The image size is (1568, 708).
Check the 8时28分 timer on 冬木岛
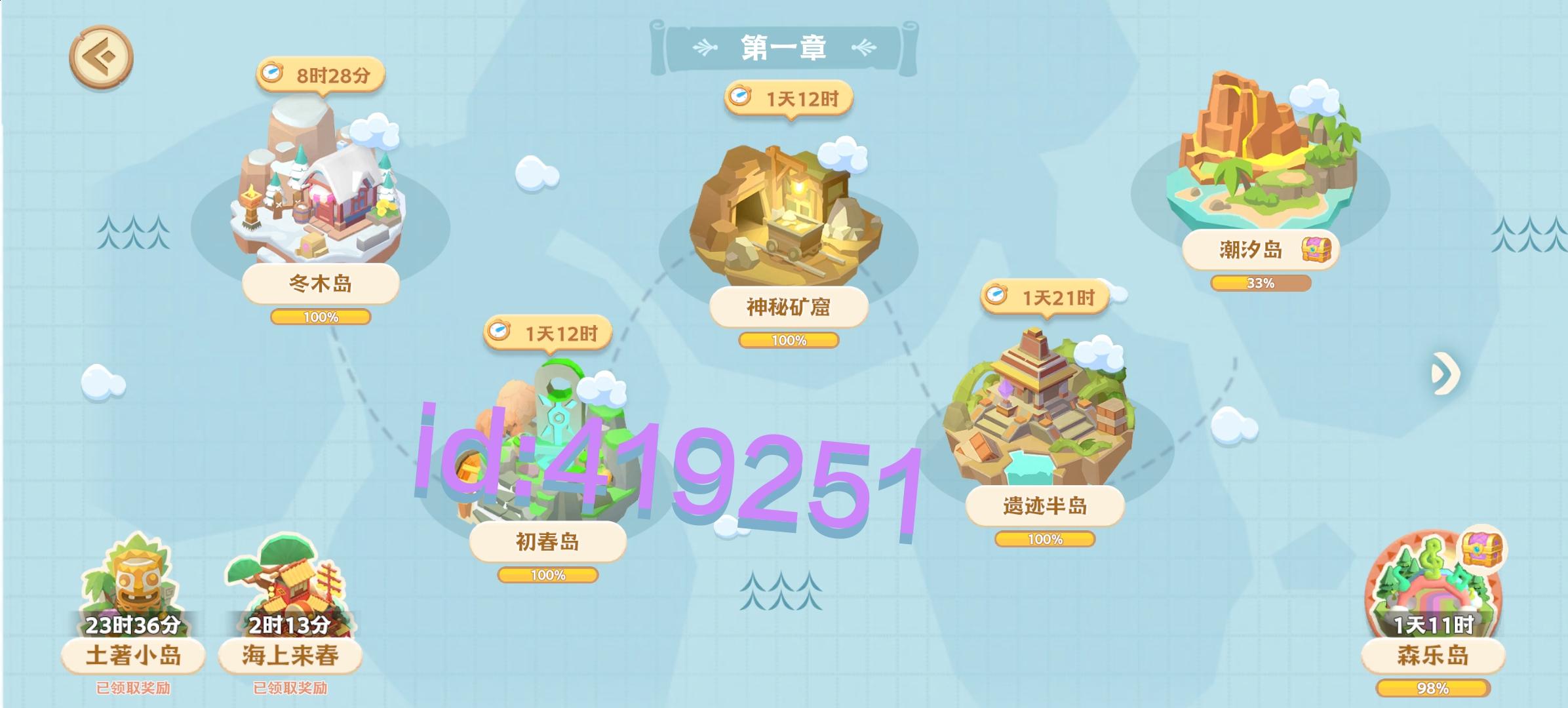[324, 75]
